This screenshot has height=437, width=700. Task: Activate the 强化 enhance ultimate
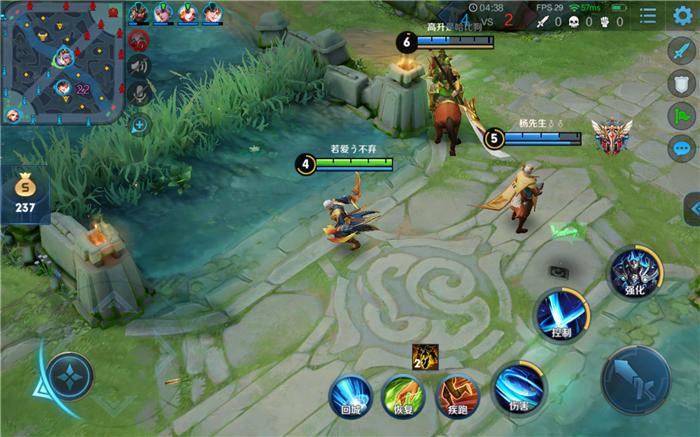[x=634, y=272]
